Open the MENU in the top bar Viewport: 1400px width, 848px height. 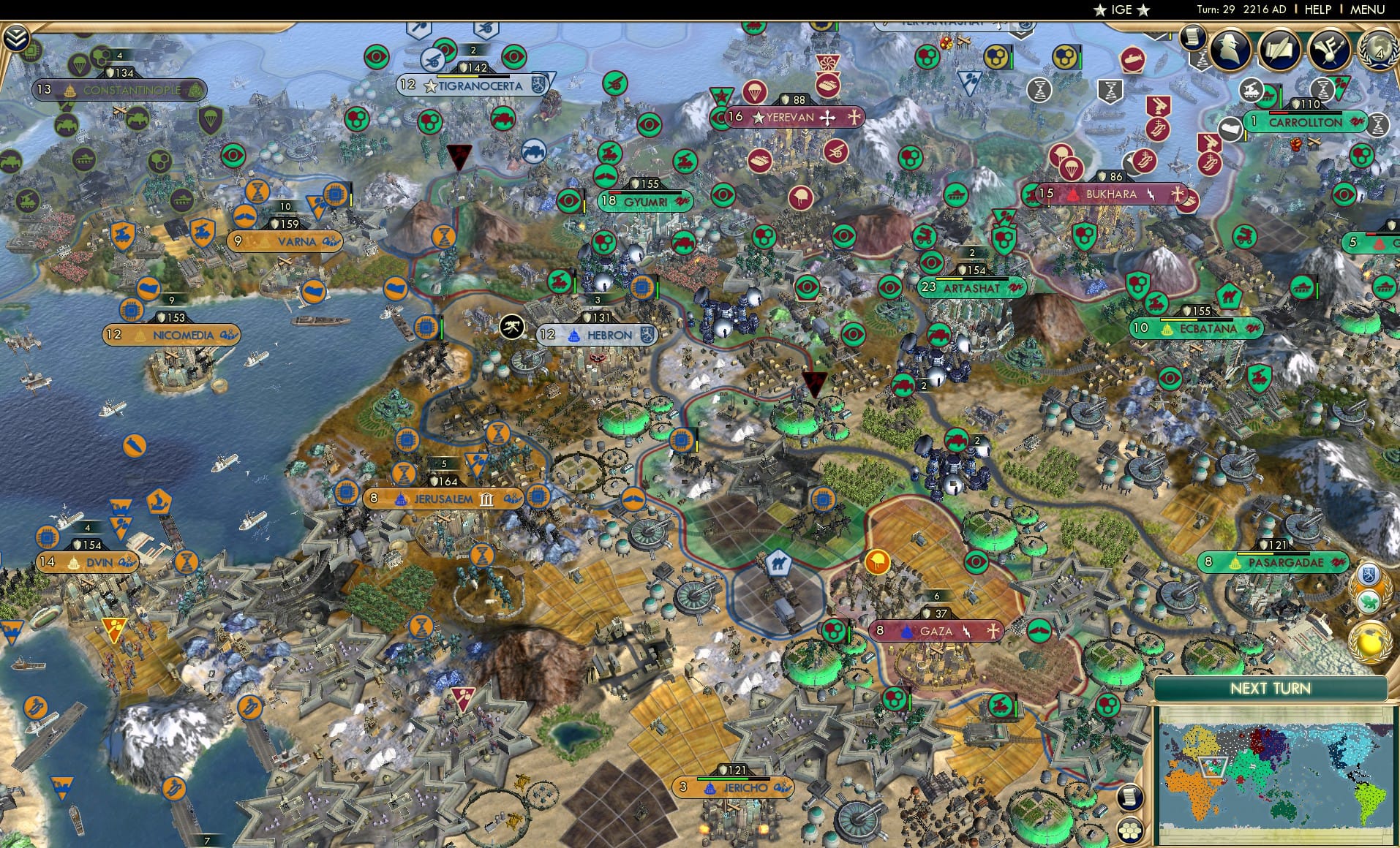pyautogui.click(x=1371, y=10)
